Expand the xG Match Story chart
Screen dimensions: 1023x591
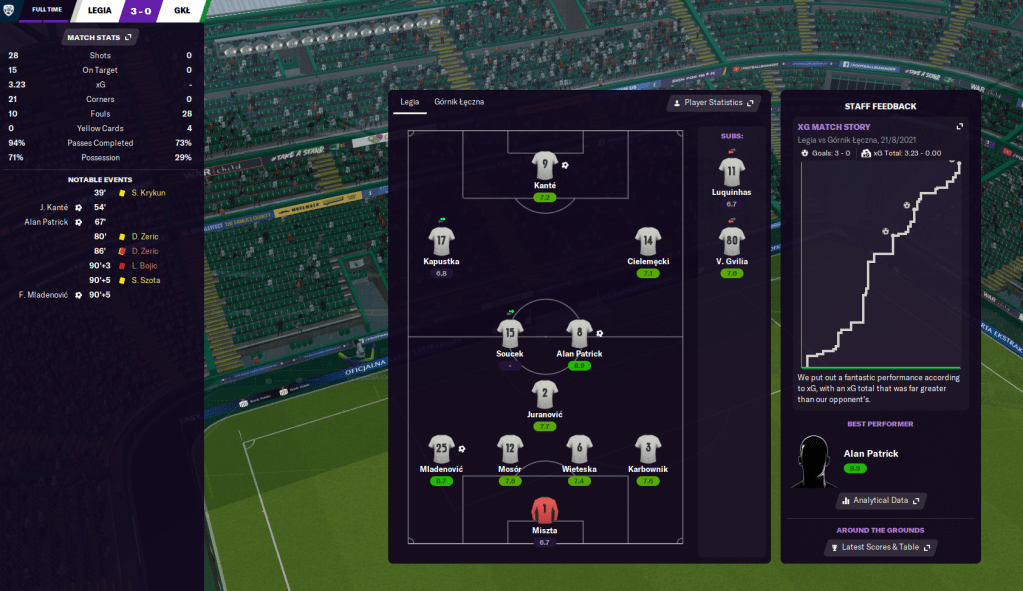point(960,127)
